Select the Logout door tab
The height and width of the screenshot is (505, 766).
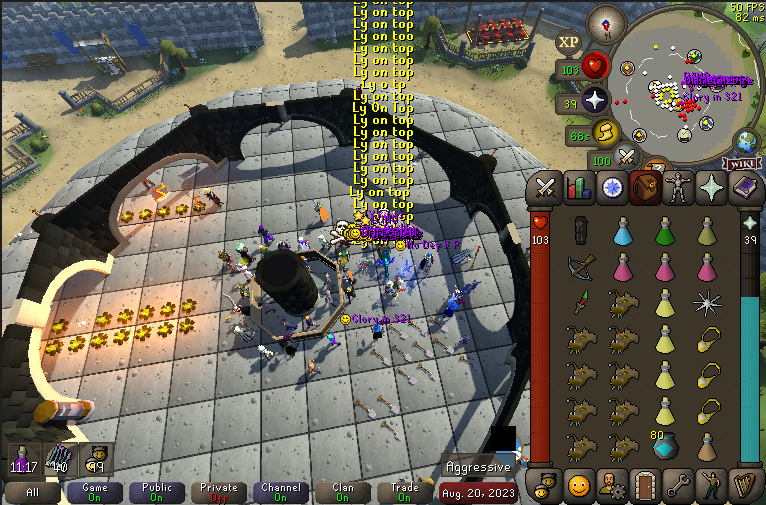(645, 486)
